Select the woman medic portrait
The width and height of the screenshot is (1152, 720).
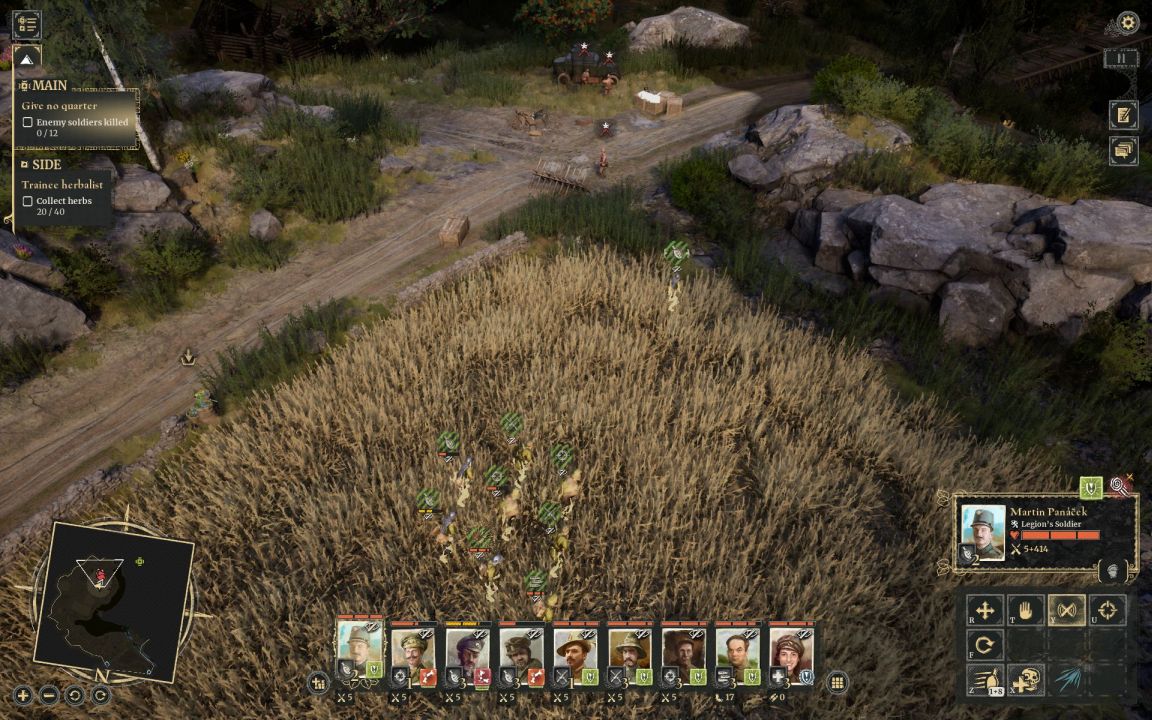pos(791,652)
